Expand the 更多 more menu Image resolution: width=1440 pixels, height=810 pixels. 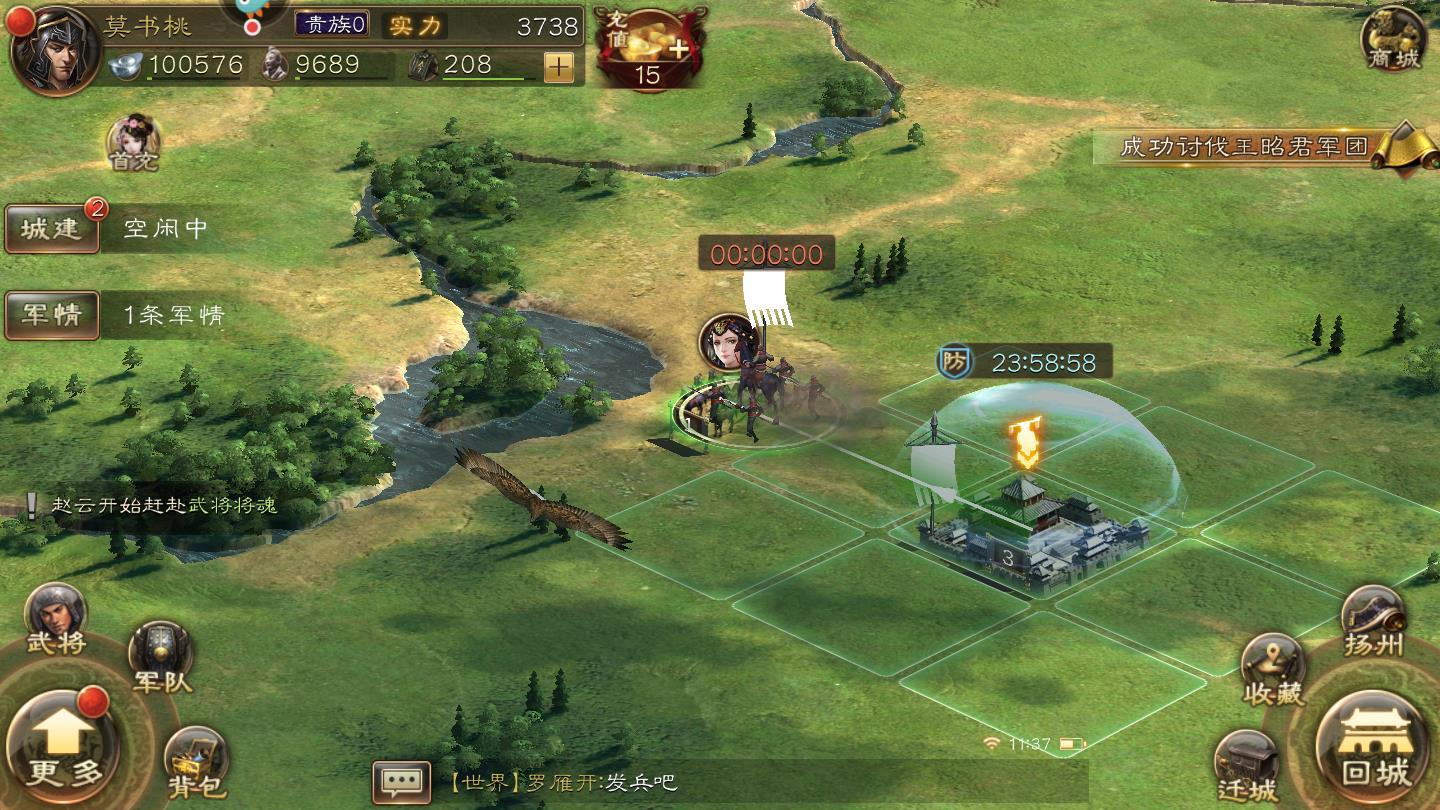pos(62,745)
